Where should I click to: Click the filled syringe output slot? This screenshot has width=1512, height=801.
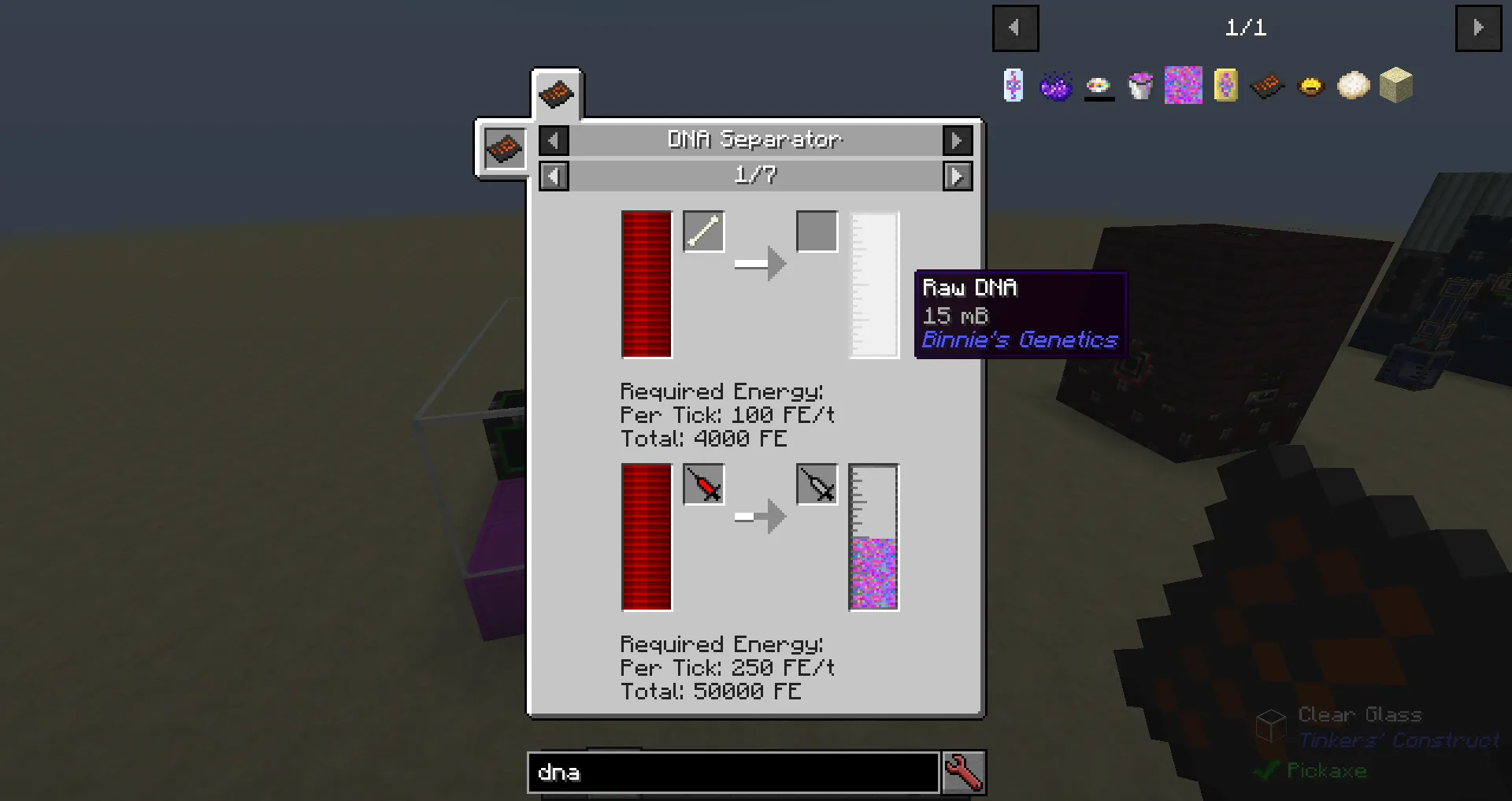point(816,485)
